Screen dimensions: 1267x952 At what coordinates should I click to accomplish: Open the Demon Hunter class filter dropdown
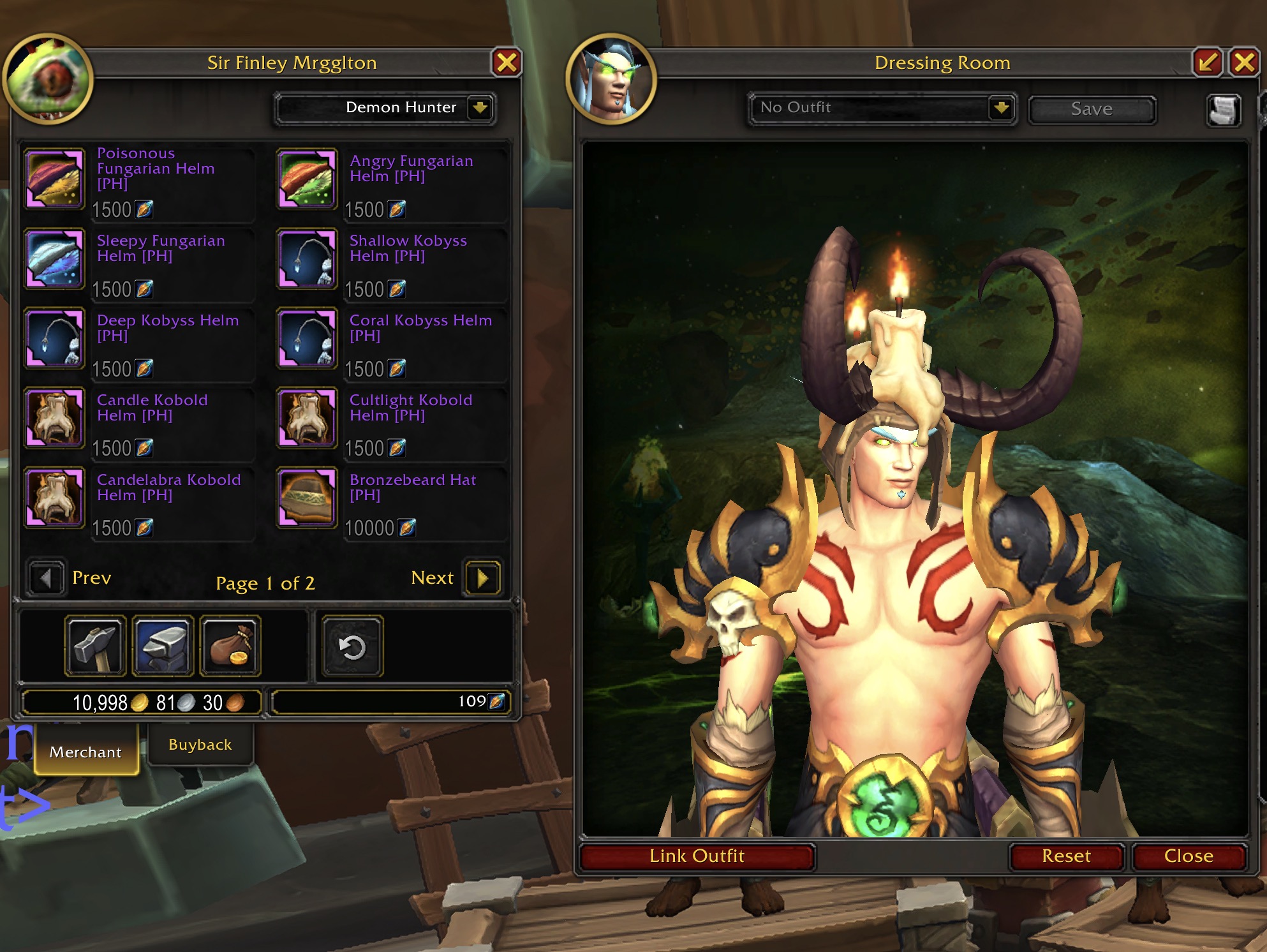pyautogui.click(x=480, y=107)
